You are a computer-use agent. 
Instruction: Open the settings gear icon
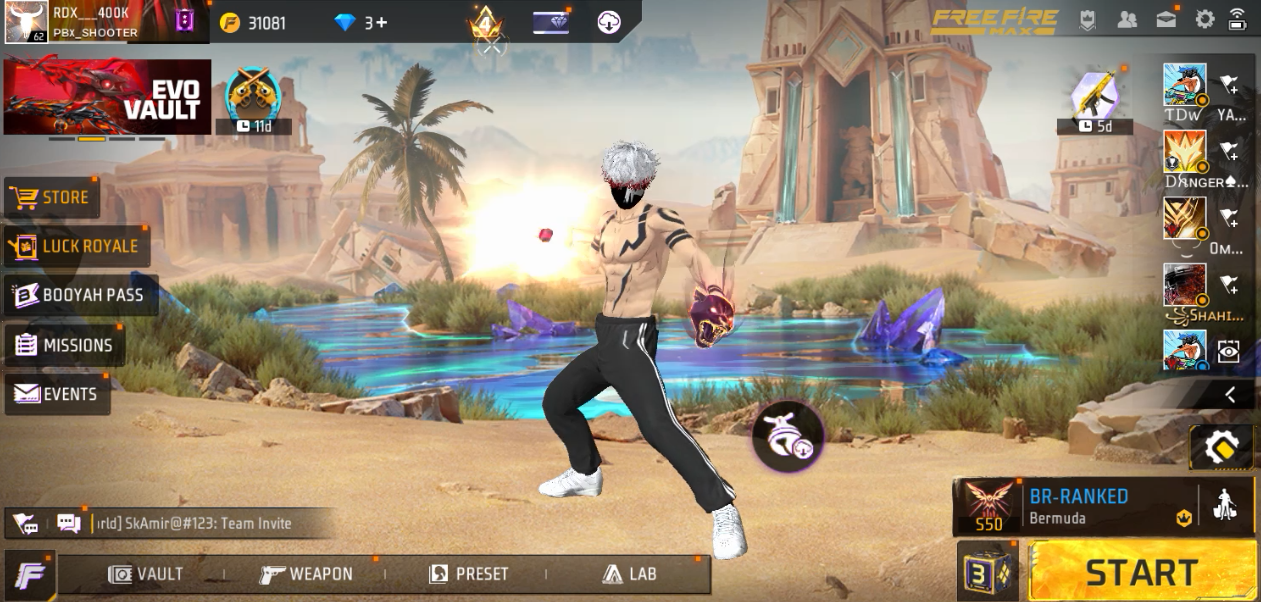[1205, 19]
